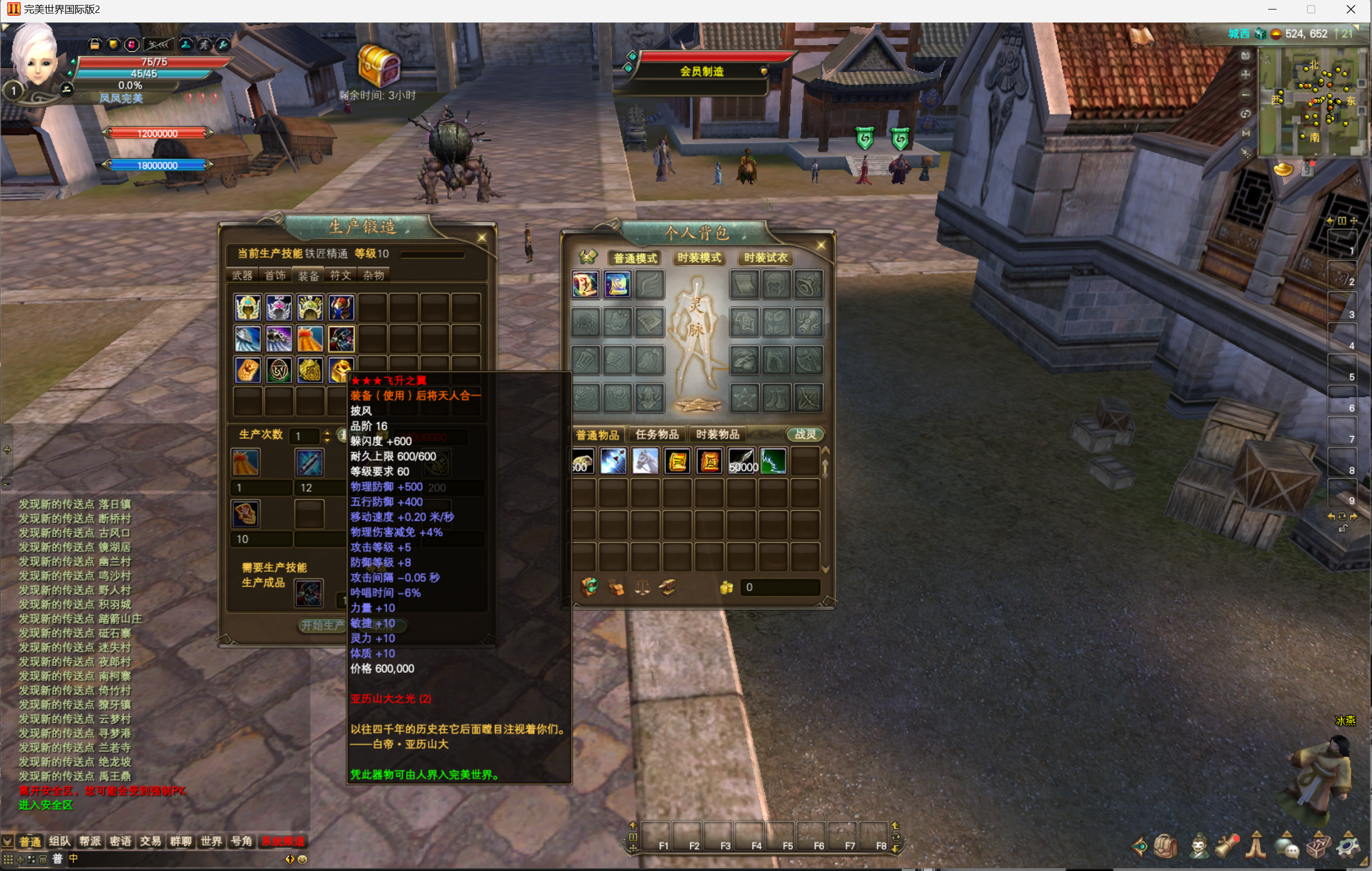Image resolution: width=1372 pixels, height=871 pixels.
Task: Close the 生产锻造 crafting window
Action: [481, 237]
